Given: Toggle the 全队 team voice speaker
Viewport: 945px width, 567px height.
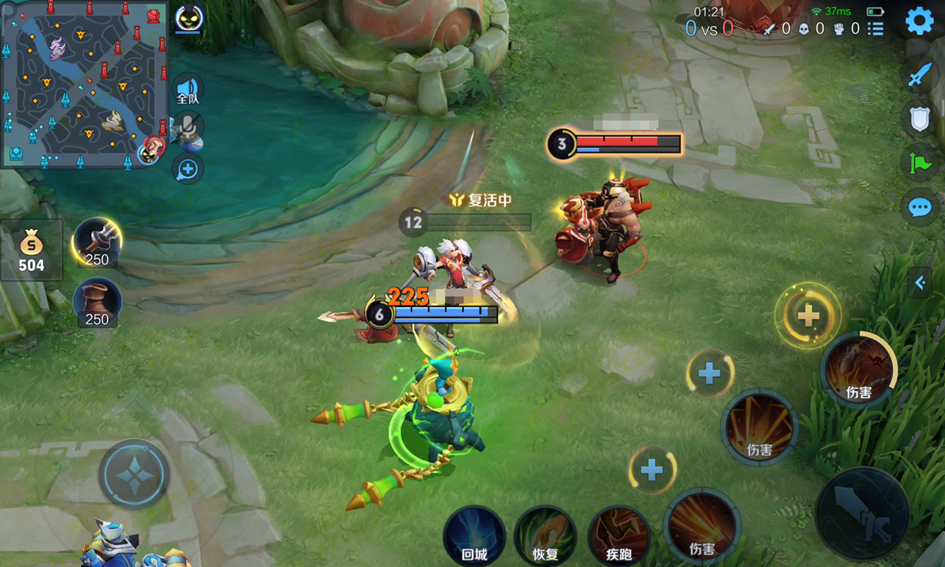Looking at the screenshot, I should coord(188,92).
